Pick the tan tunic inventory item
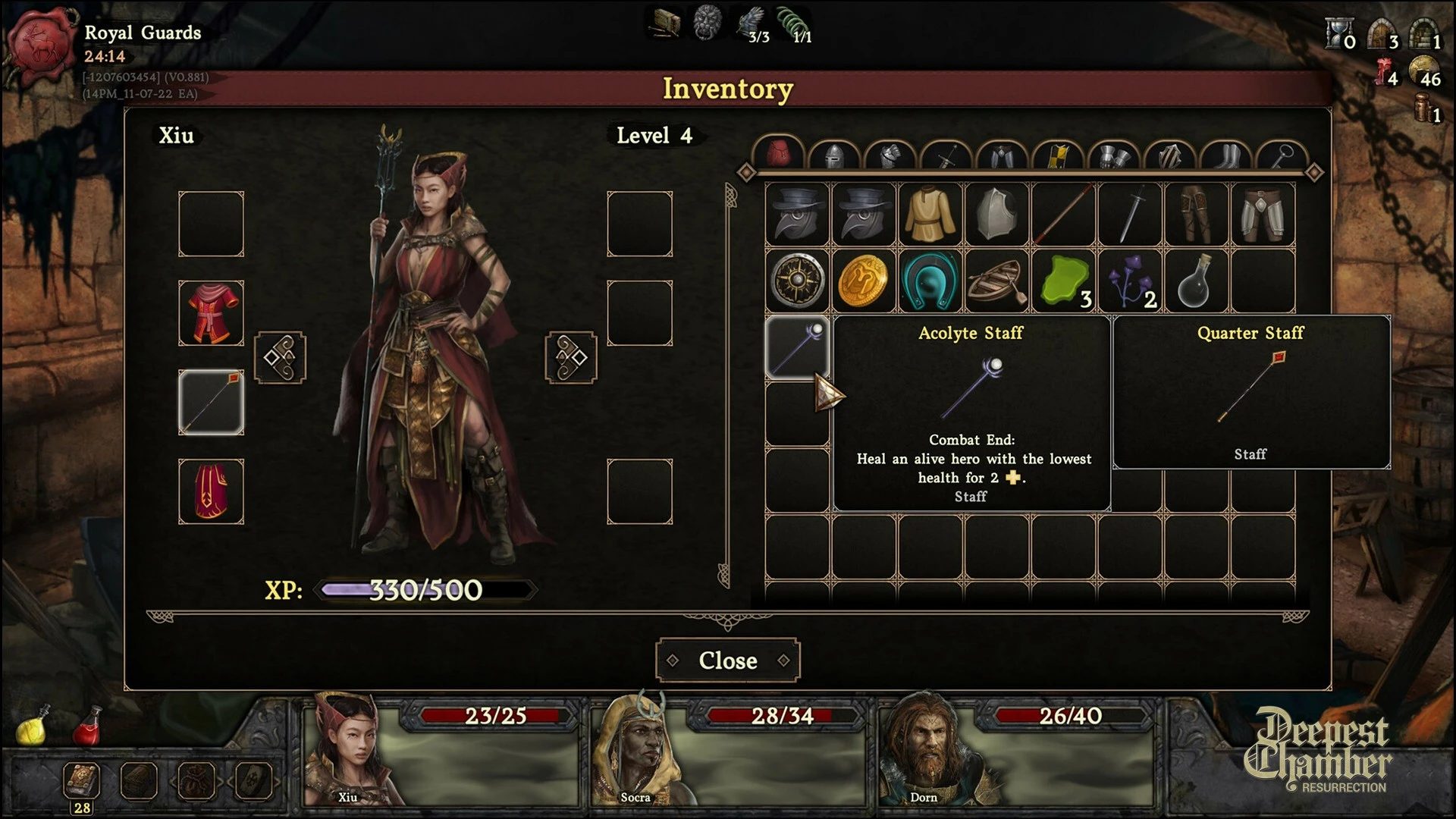The image size is (1456, 819). pos(930,215)
